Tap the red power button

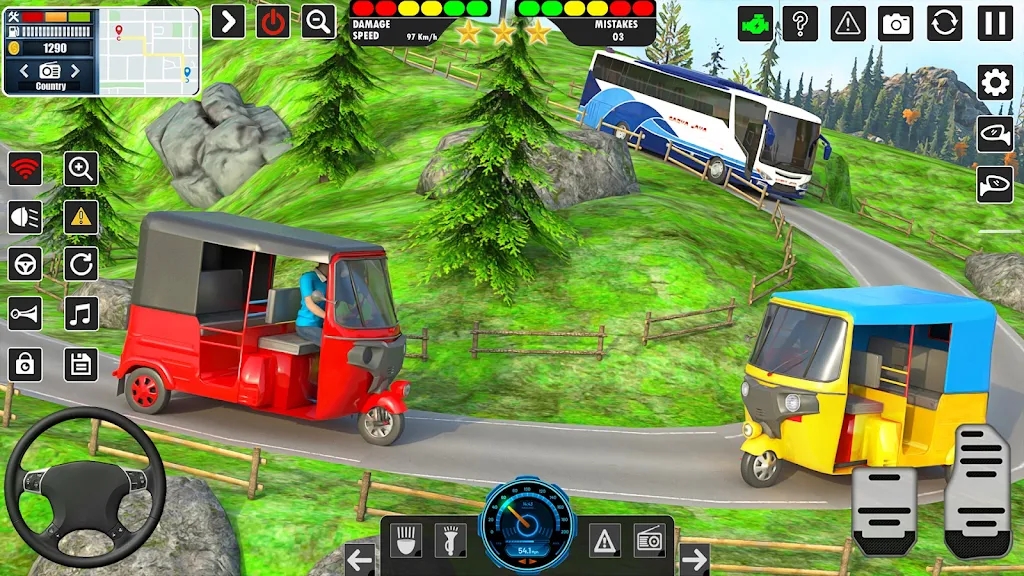click(273, 21)
